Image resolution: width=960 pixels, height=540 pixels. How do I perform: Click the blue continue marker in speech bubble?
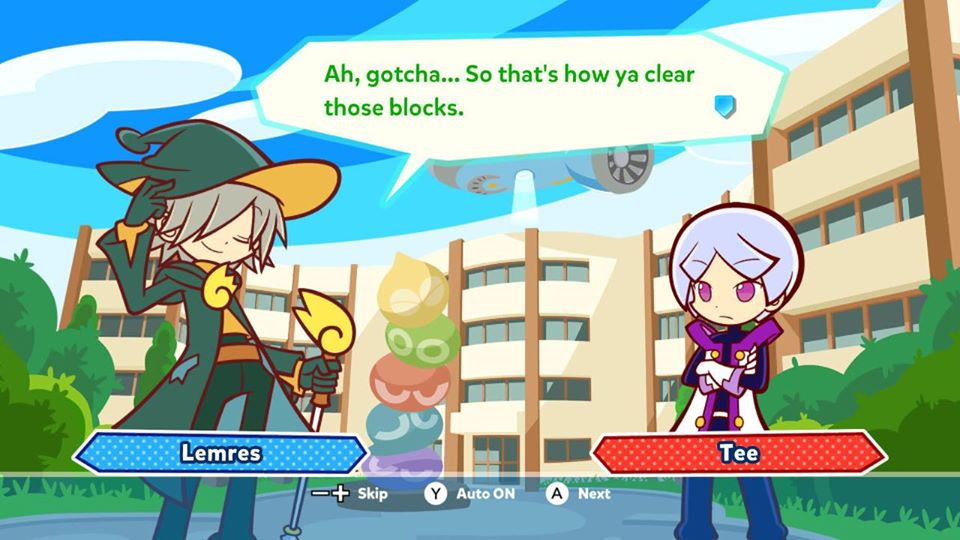(725, 107)
